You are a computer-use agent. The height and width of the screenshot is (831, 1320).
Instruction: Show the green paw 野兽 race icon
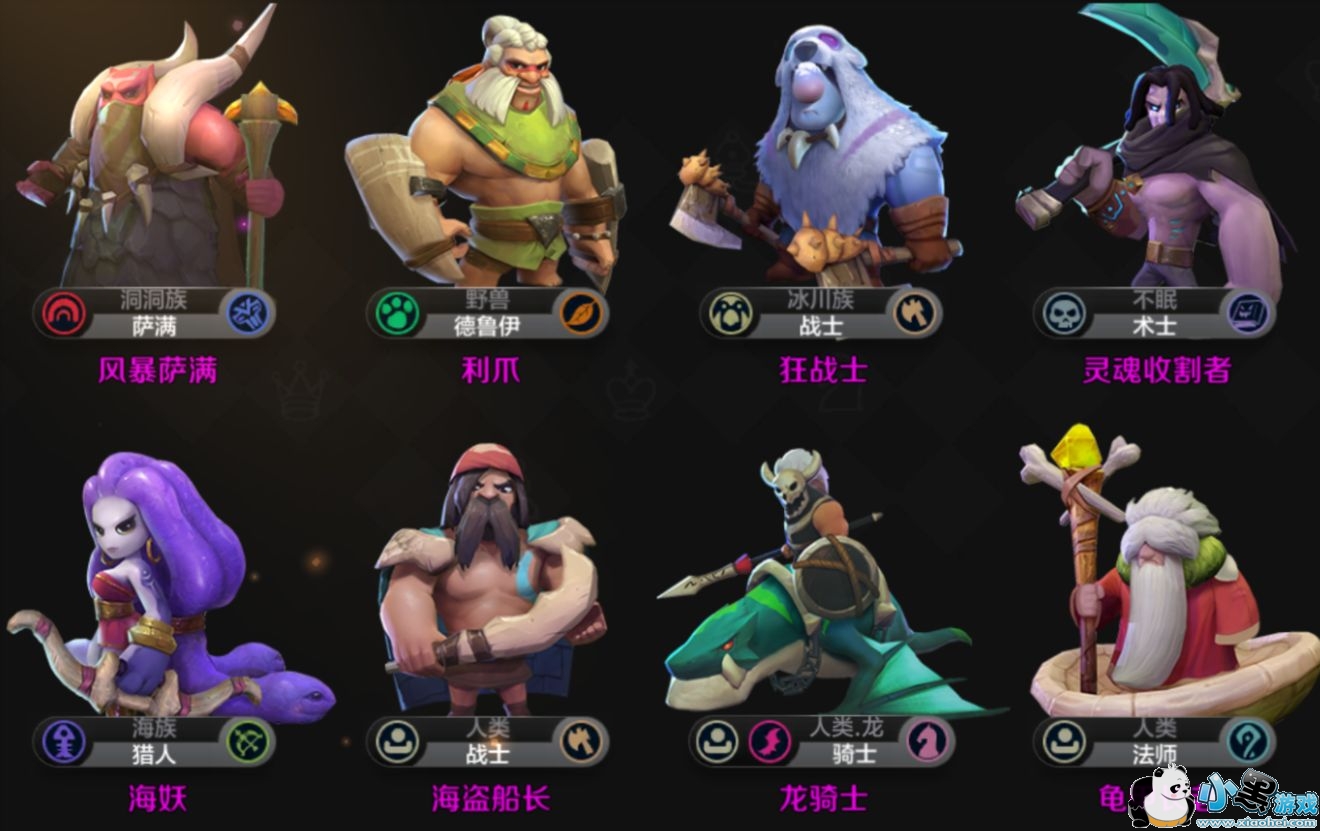[395, 314]
